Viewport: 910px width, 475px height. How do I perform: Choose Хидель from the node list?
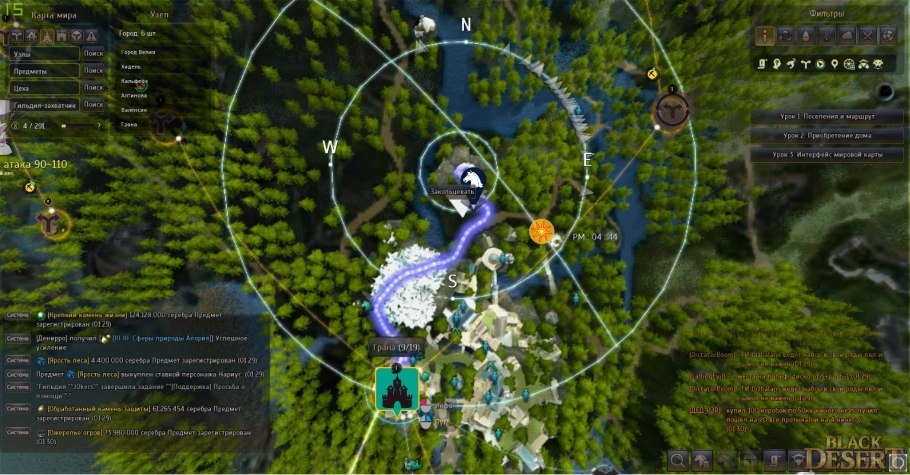130,65
